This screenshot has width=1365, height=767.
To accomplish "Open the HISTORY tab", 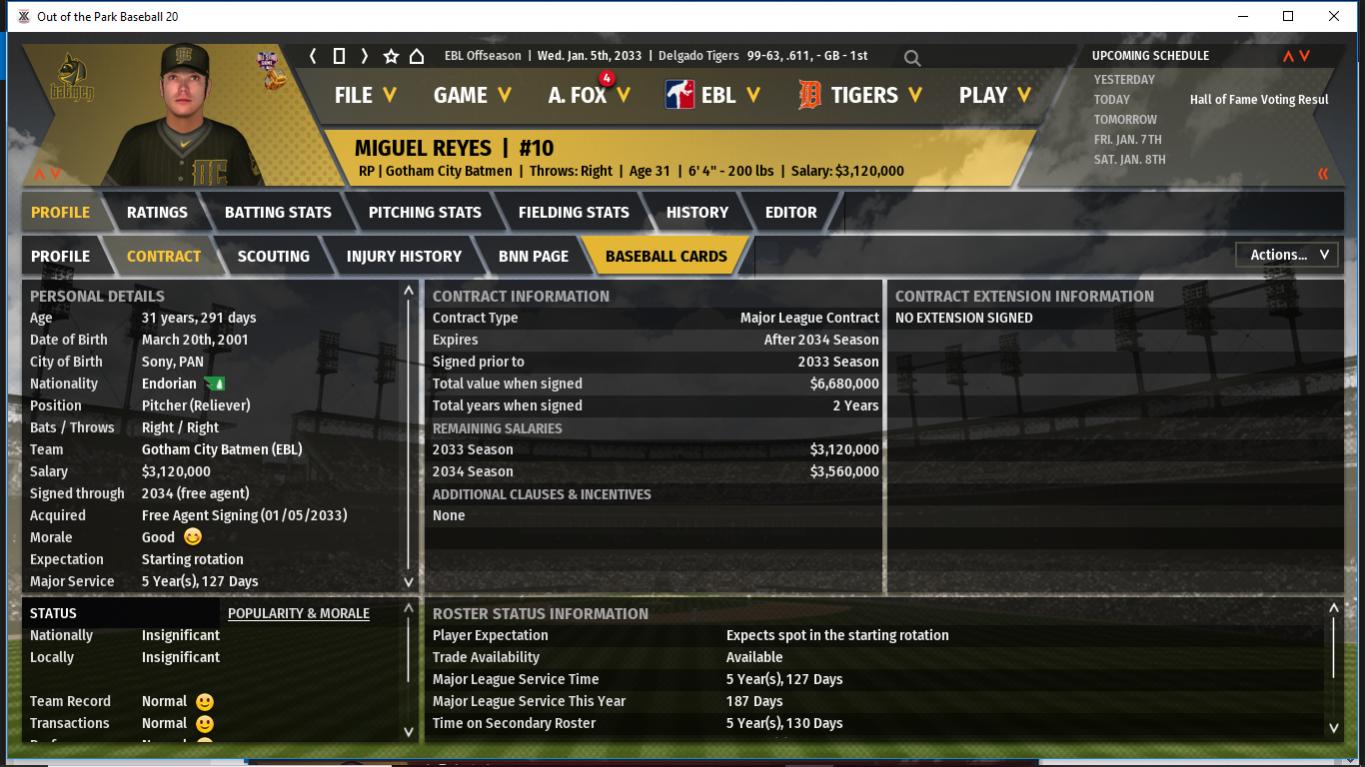I will [x=697, y=212].
